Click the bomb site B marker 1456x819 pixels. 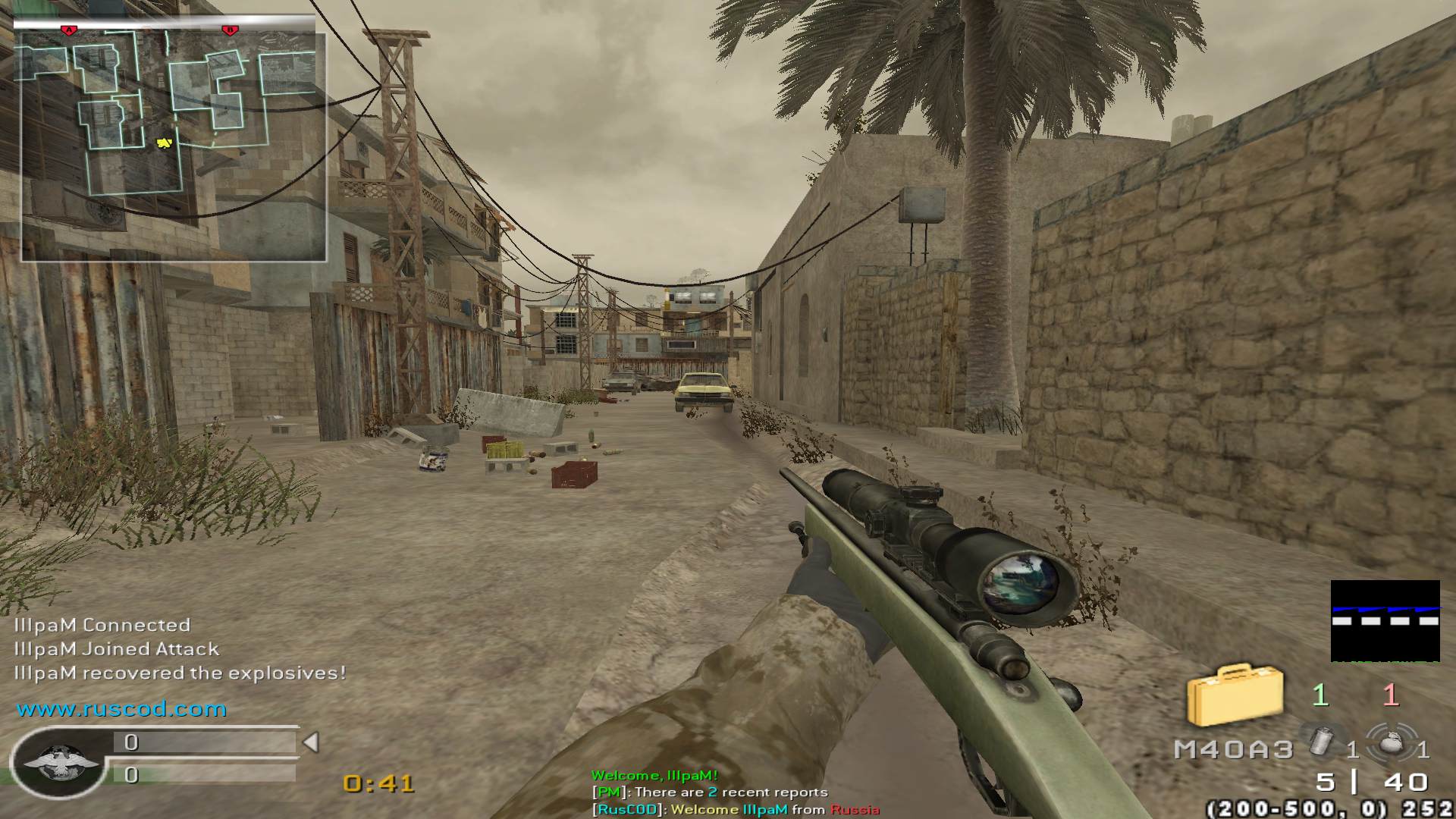[229, 30]
